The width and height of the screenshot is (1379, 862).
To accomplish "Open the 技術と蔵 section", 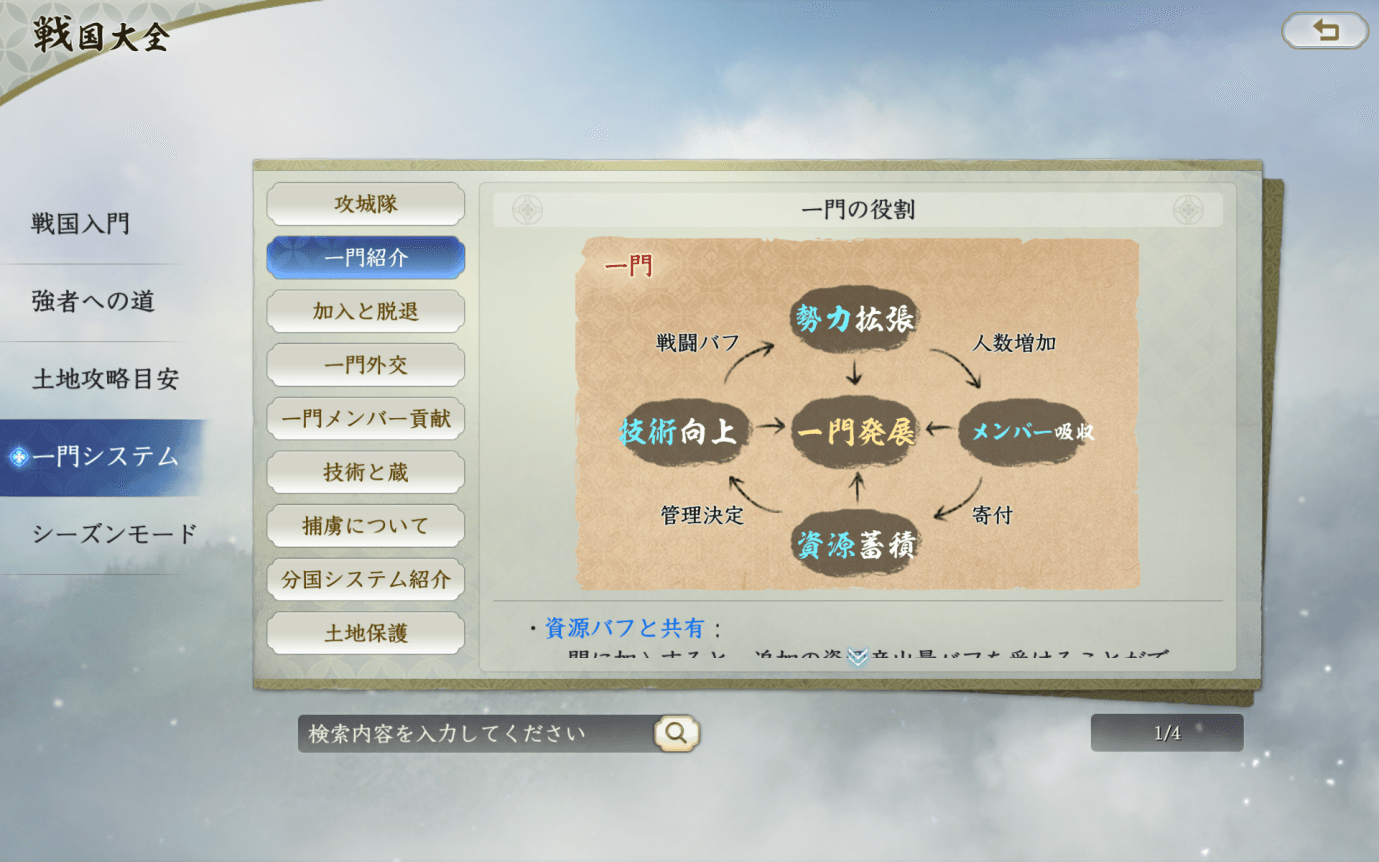I will (365, 471).
